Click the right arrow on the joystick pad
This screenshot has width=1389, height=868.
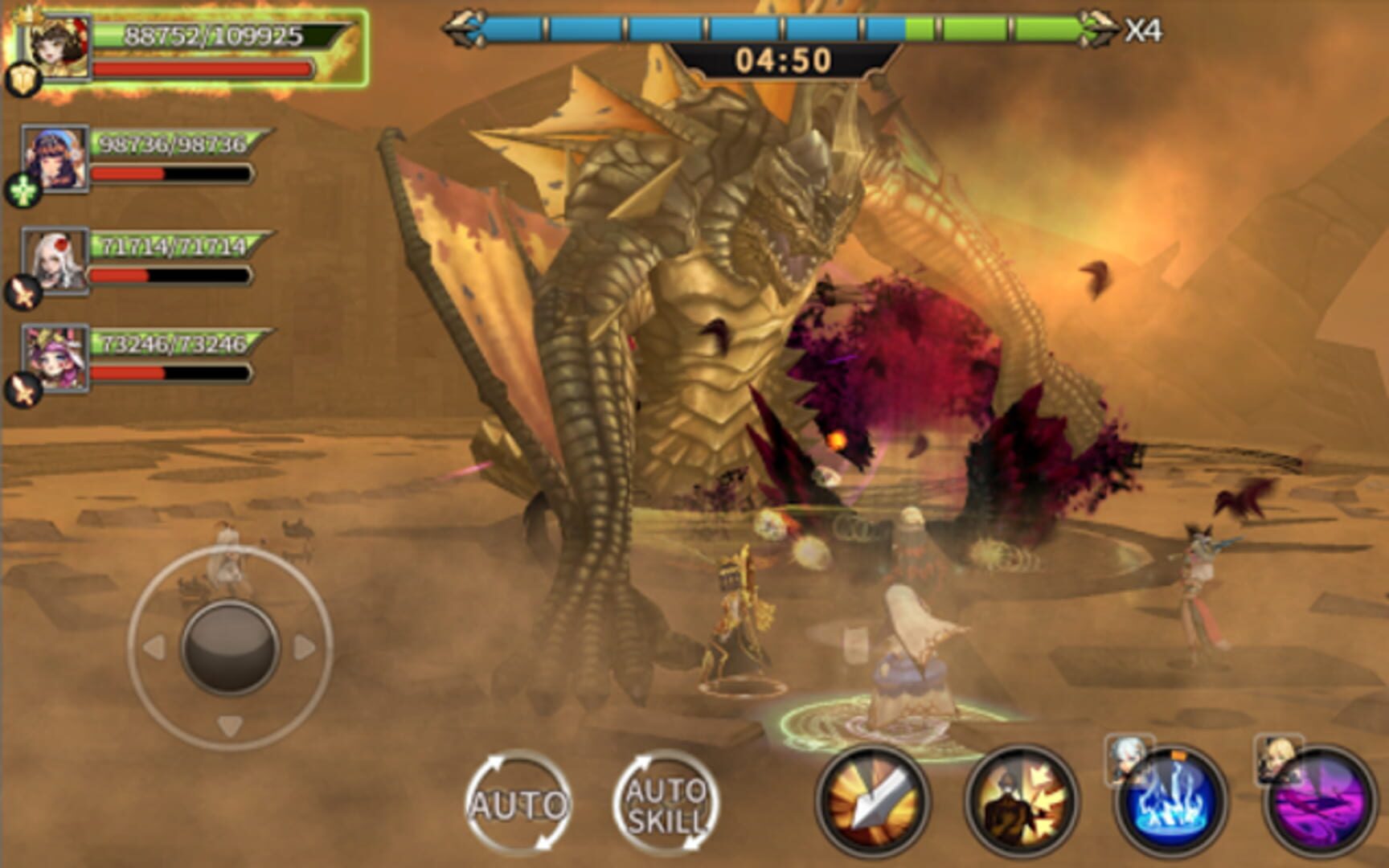click(x=304, y=645)
